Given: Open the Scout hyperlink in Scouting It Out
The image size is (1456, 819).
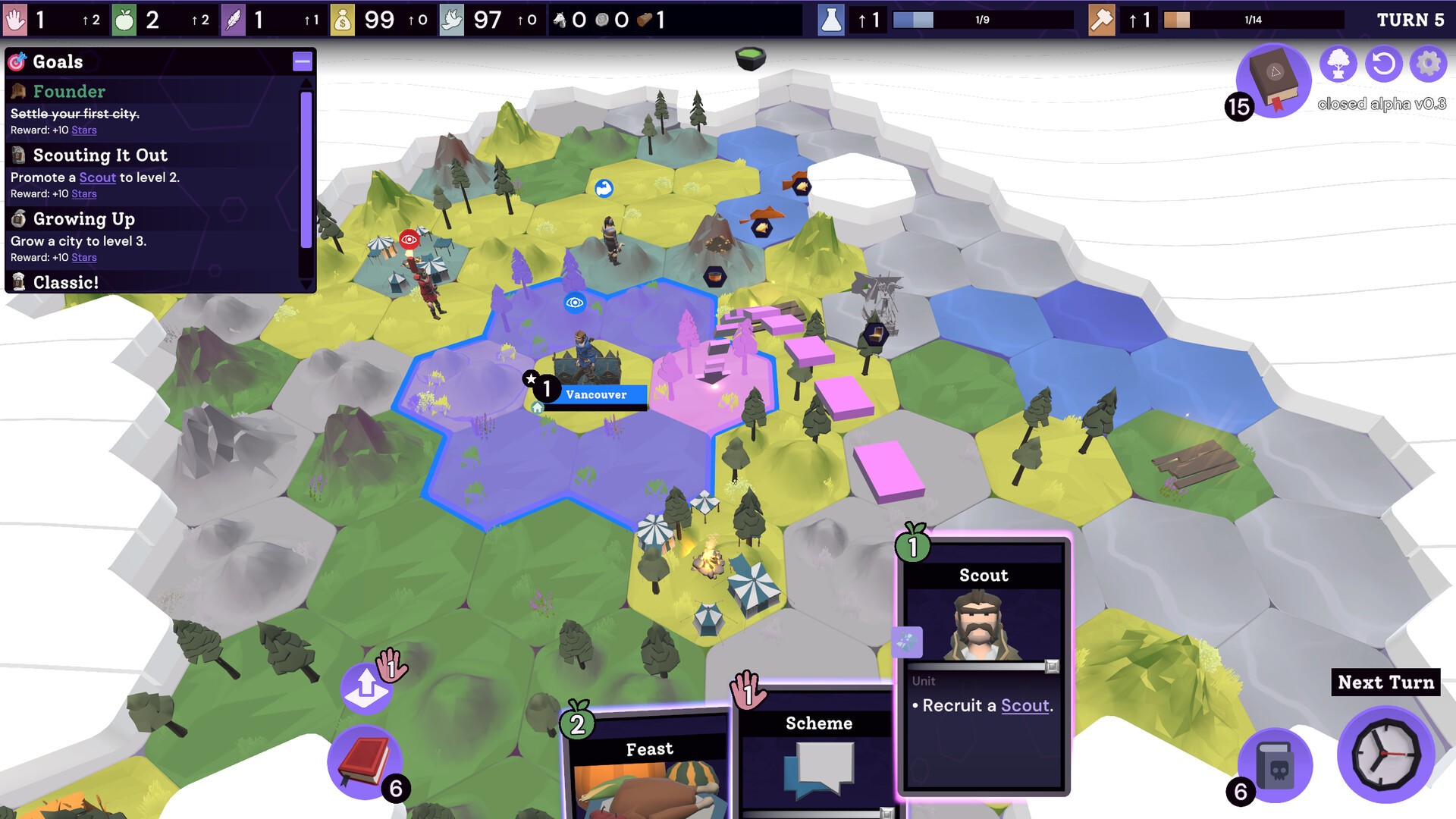Looking at the screenshot, I should 97,177.
